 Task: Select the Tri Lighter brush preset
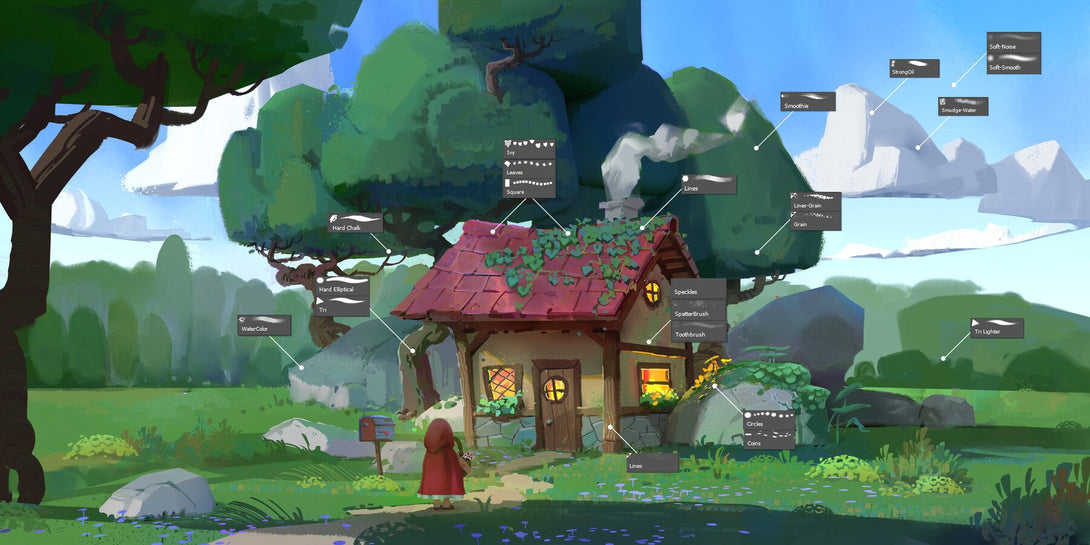click(996, 327)
